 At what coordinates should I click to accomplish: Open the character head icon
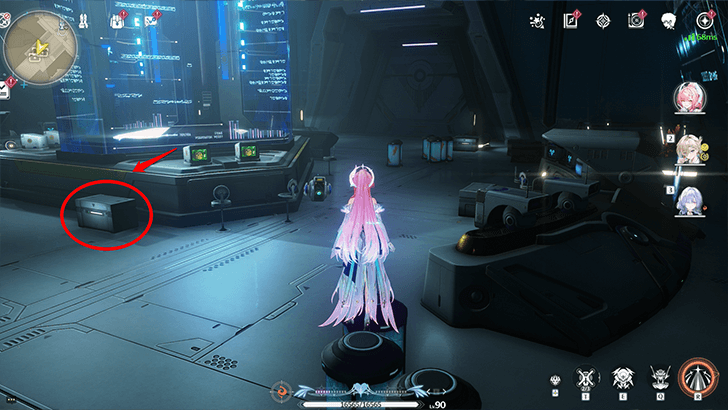[669, 20]
